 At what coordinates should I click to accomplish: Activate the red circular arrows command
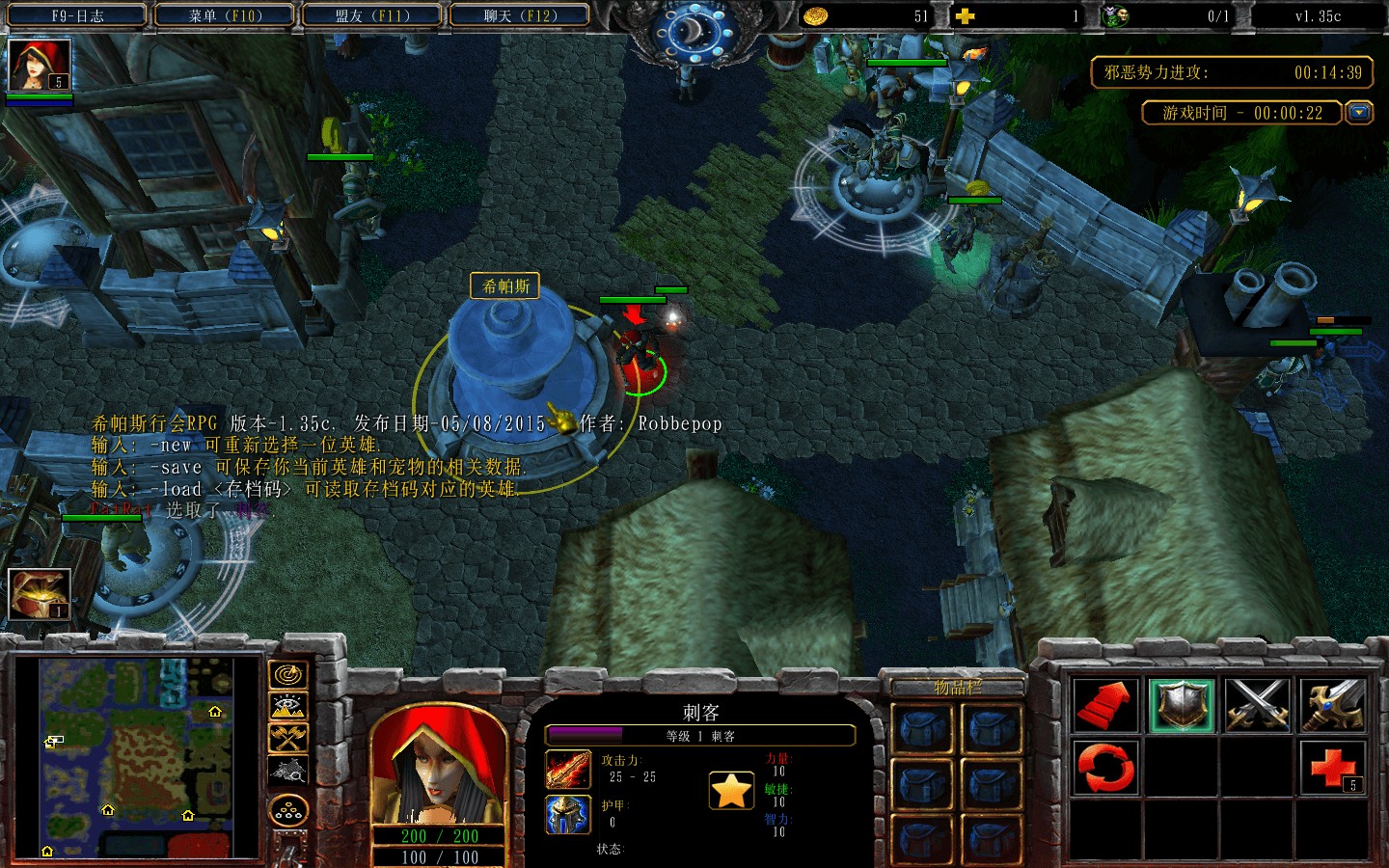1106,767
